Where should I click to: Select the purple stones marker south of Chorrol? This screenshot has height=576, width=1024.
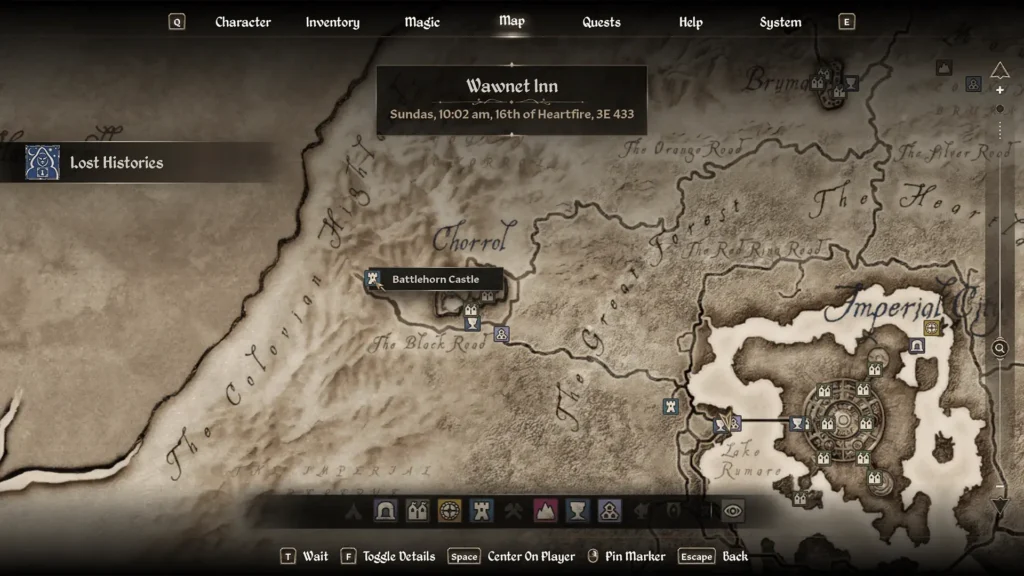tap(502, 334)
